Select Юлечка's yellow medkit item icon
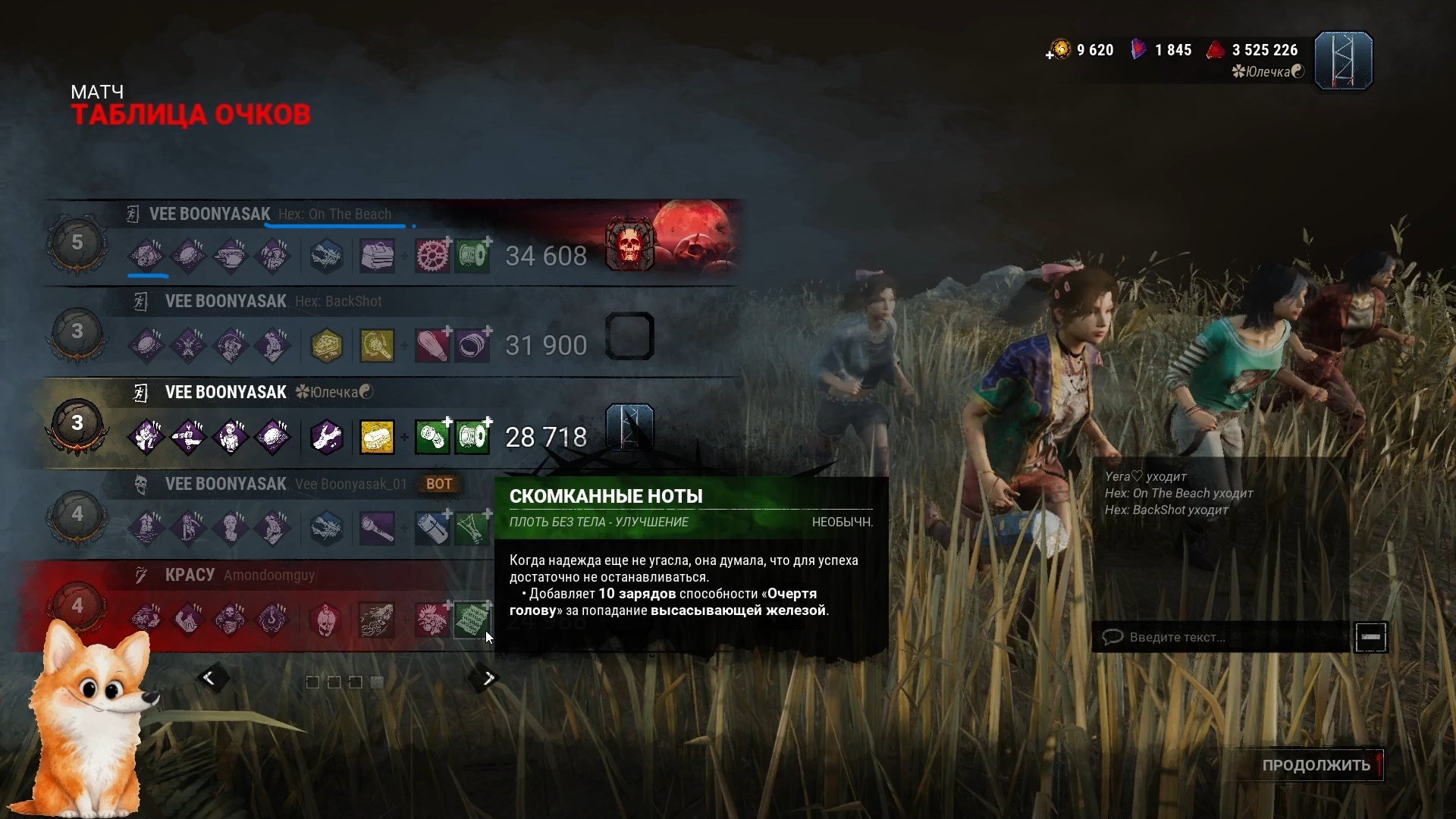Screen dimensions: 1456x819 point(377,438)
